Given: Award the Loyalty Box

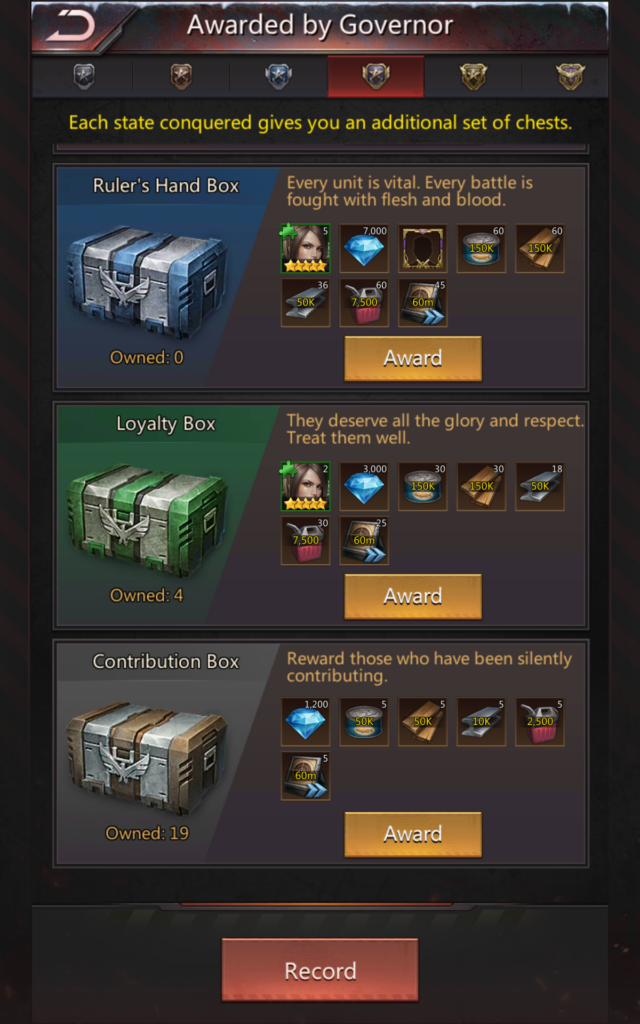Looking at the screenshot, I should pyautogui.click(x=413, y=596).
